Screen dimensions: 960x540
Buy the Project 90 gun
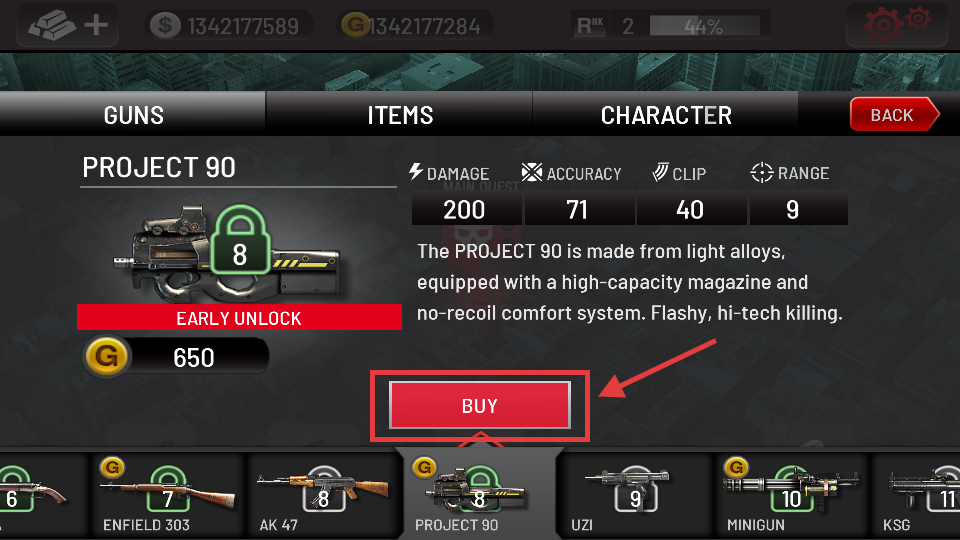coord(480,406)
